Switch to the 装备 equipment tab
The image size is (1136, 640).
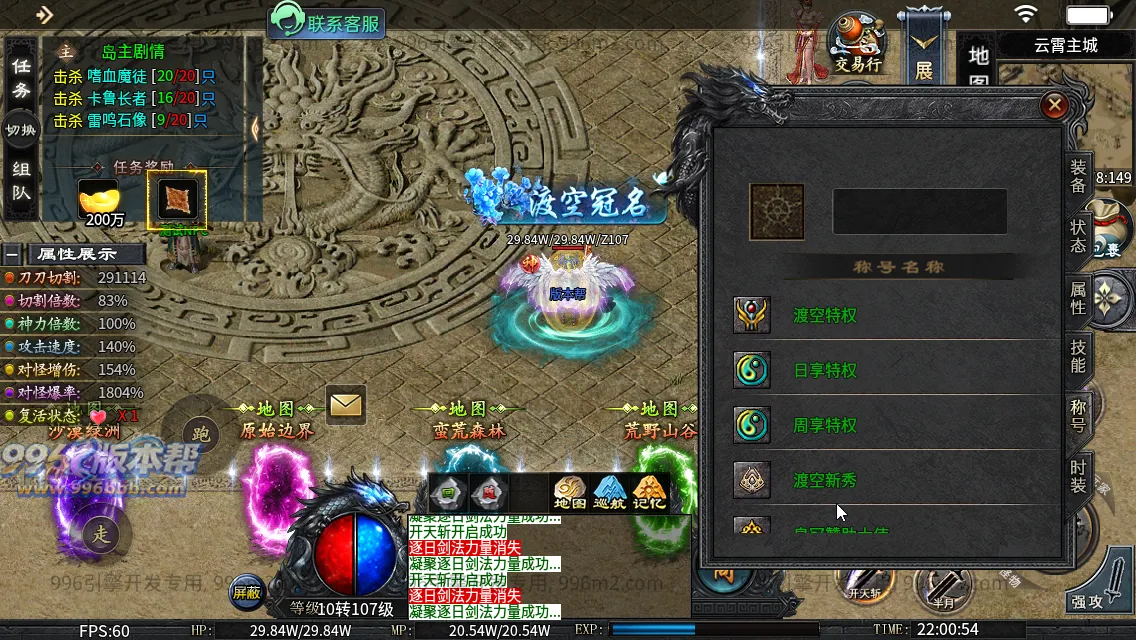1078,177
